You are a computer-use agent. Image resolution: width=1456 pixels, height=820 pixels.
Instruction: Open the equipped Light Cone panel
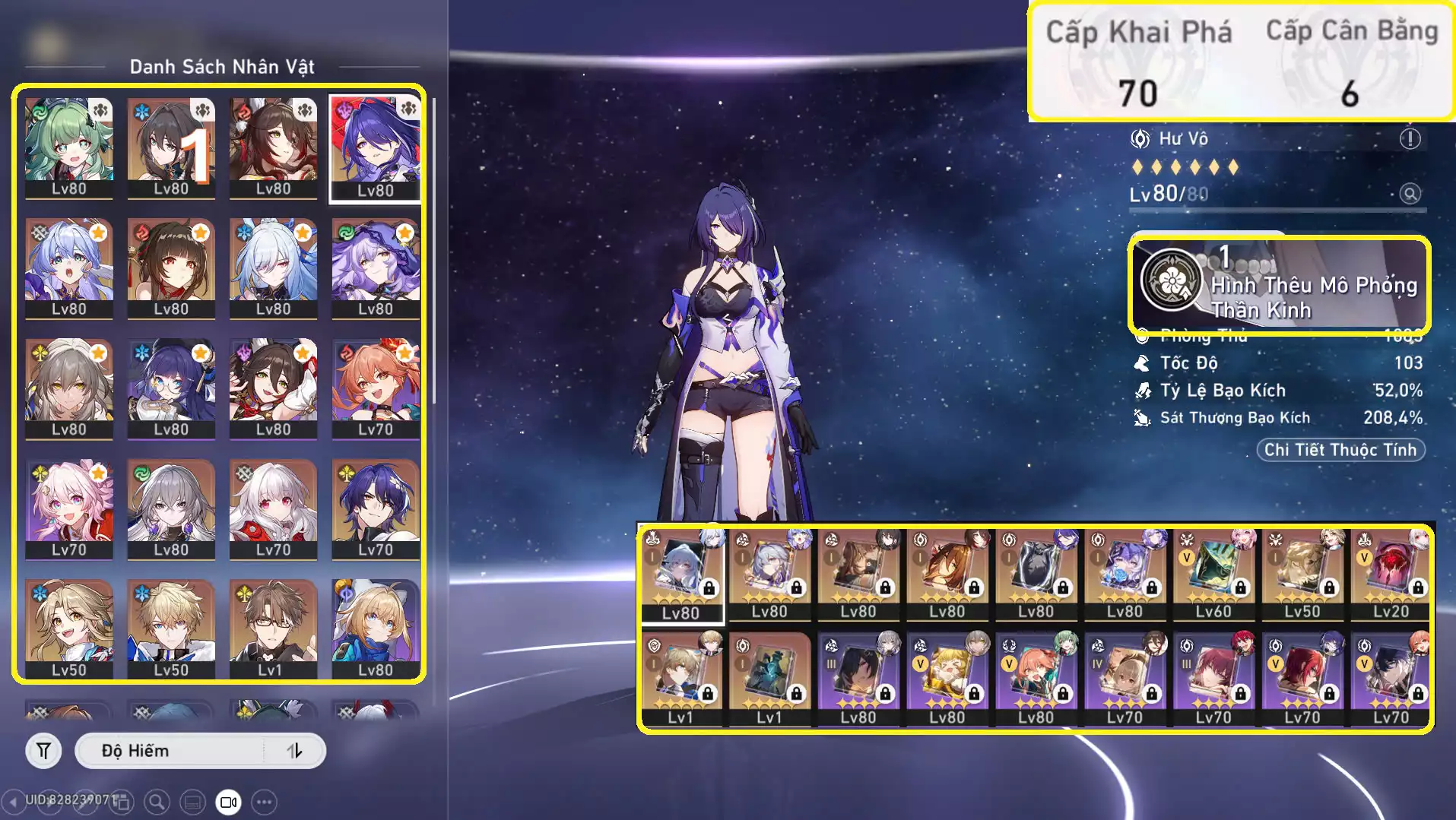pos(1279,285)
